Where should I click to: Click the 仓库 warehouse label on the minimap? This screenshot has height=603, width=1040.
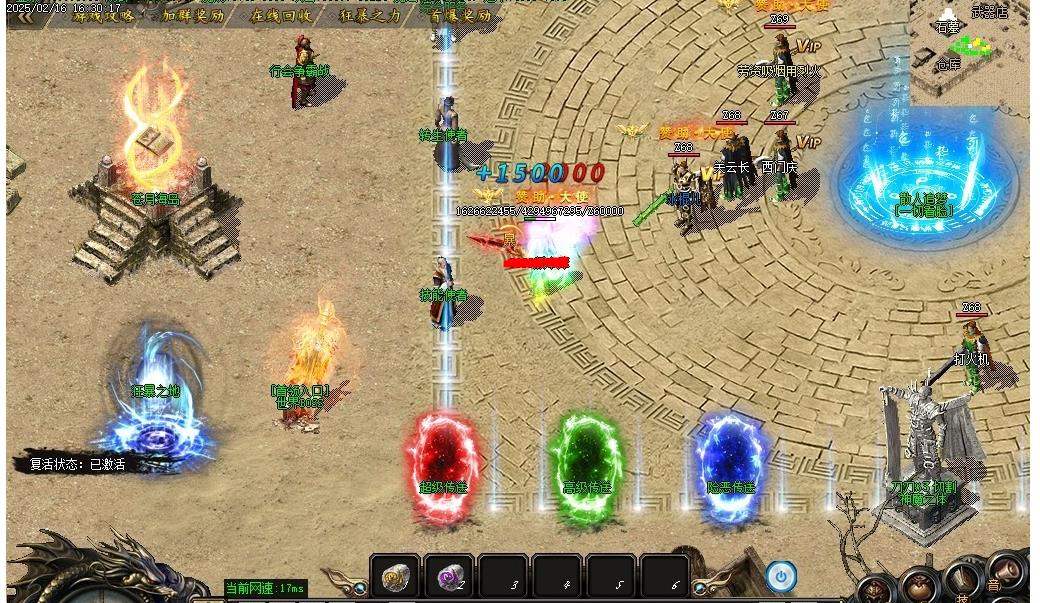pyautogui.click(x=947, y=65)
